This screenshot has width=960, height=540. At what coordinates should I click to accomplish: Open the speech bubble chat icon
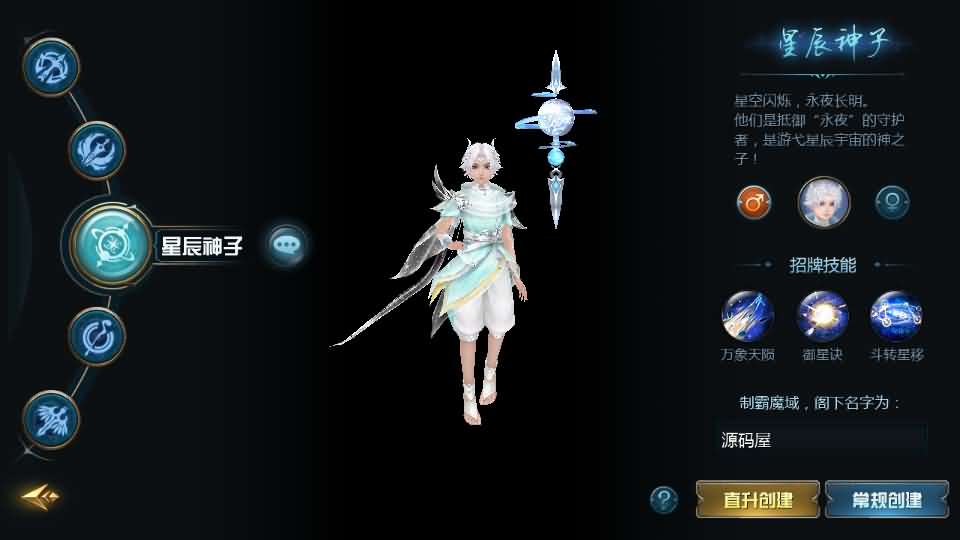point(287,244)
